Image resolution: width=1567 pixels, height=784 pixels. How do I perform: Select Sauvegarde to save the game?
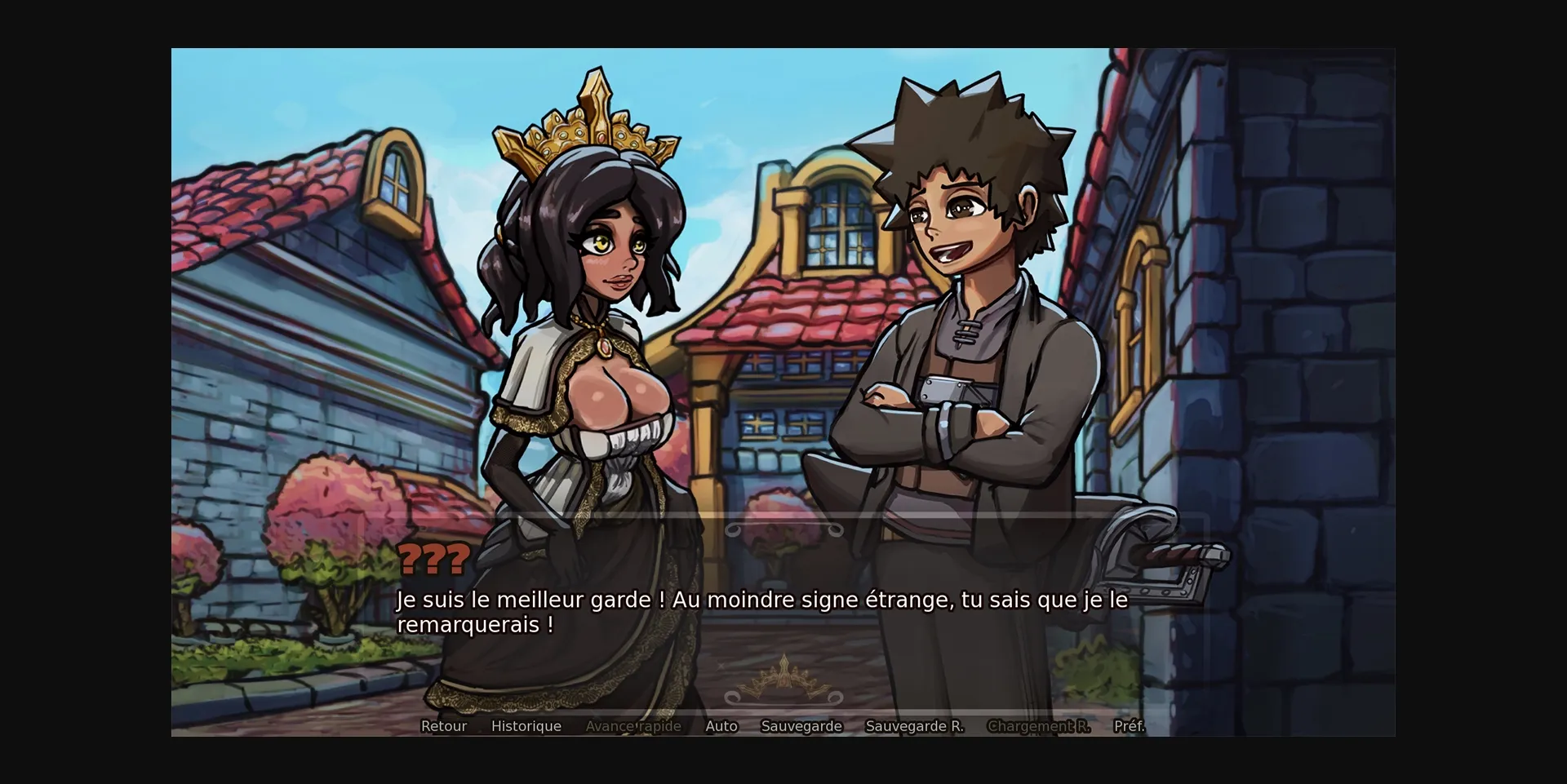coord(801,726)
